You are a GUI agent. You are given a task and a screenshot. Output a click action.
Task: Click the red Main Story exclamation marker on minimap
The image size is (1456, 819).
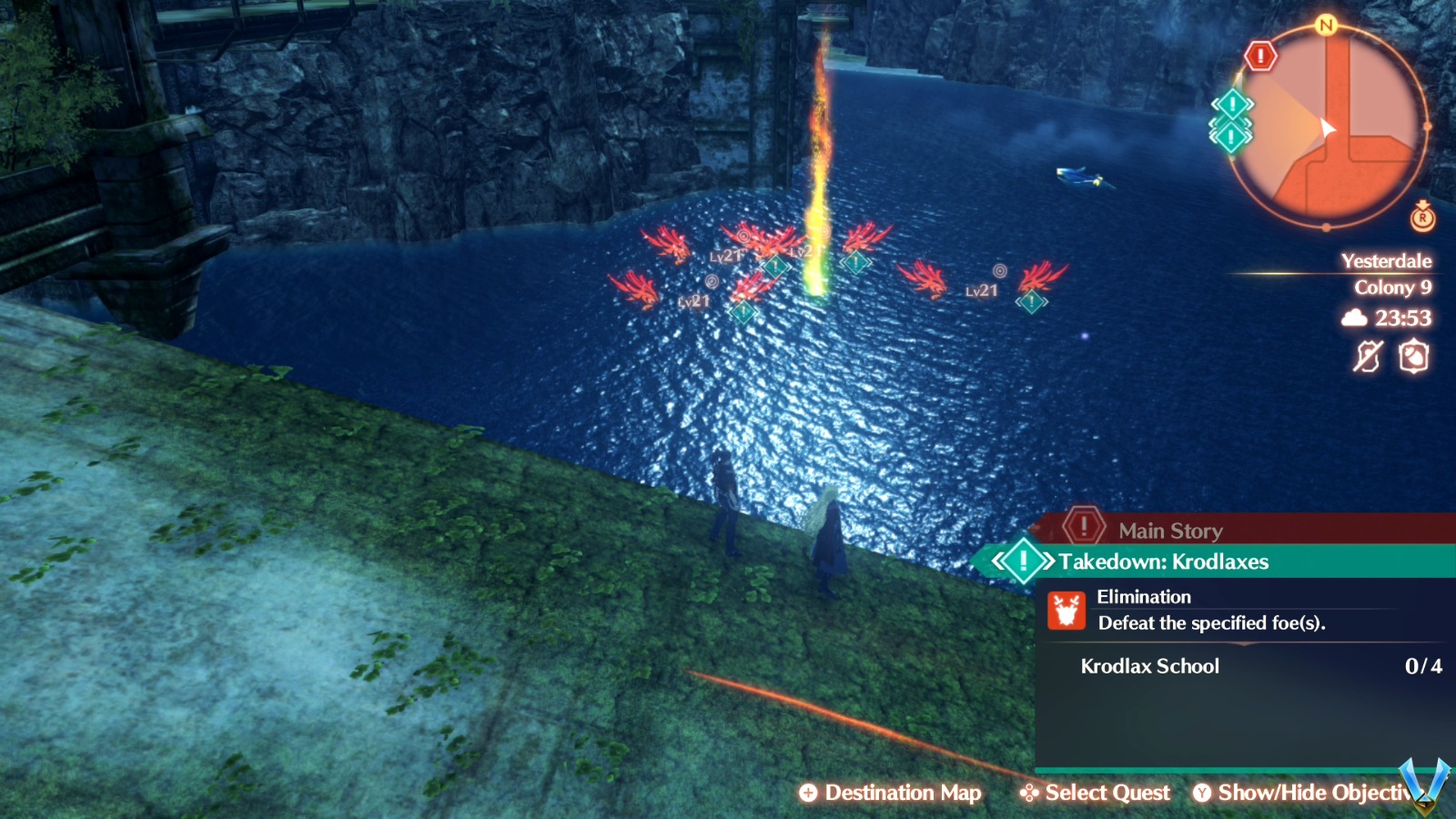[1260, 57]
